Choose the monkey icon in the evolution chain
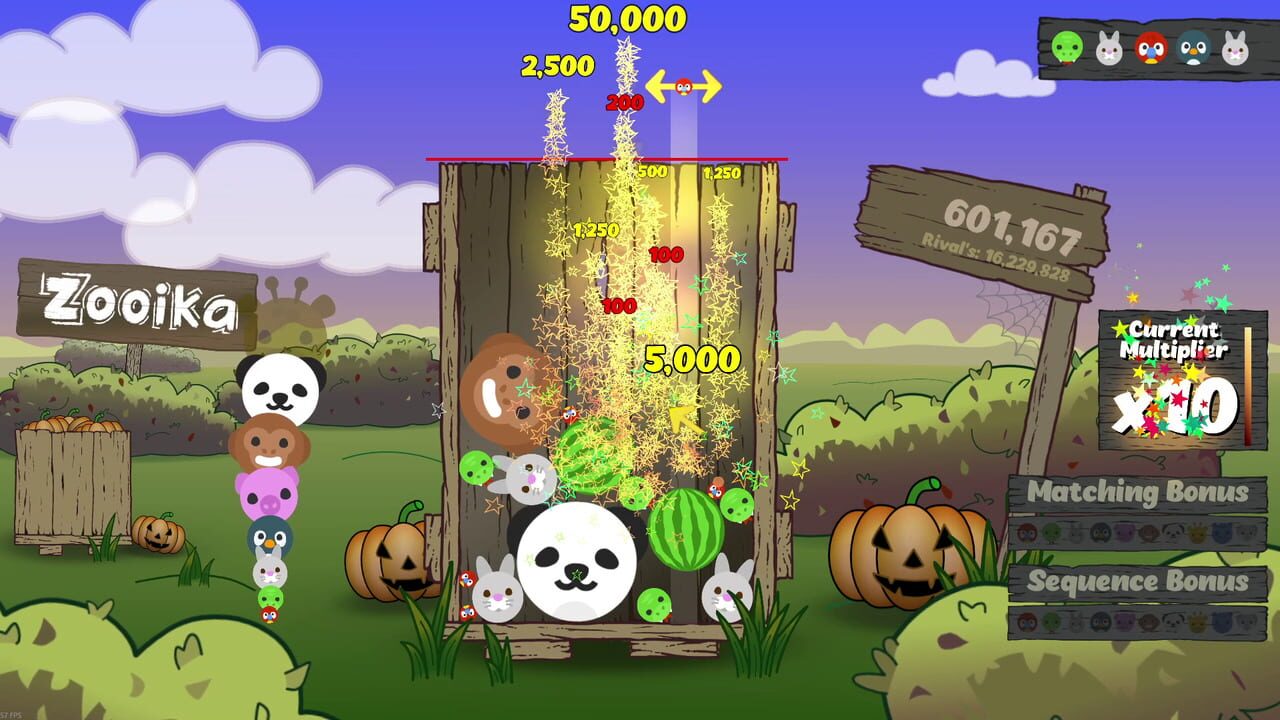This screenshot has height=720, width=1280. [x=268, y=443]
